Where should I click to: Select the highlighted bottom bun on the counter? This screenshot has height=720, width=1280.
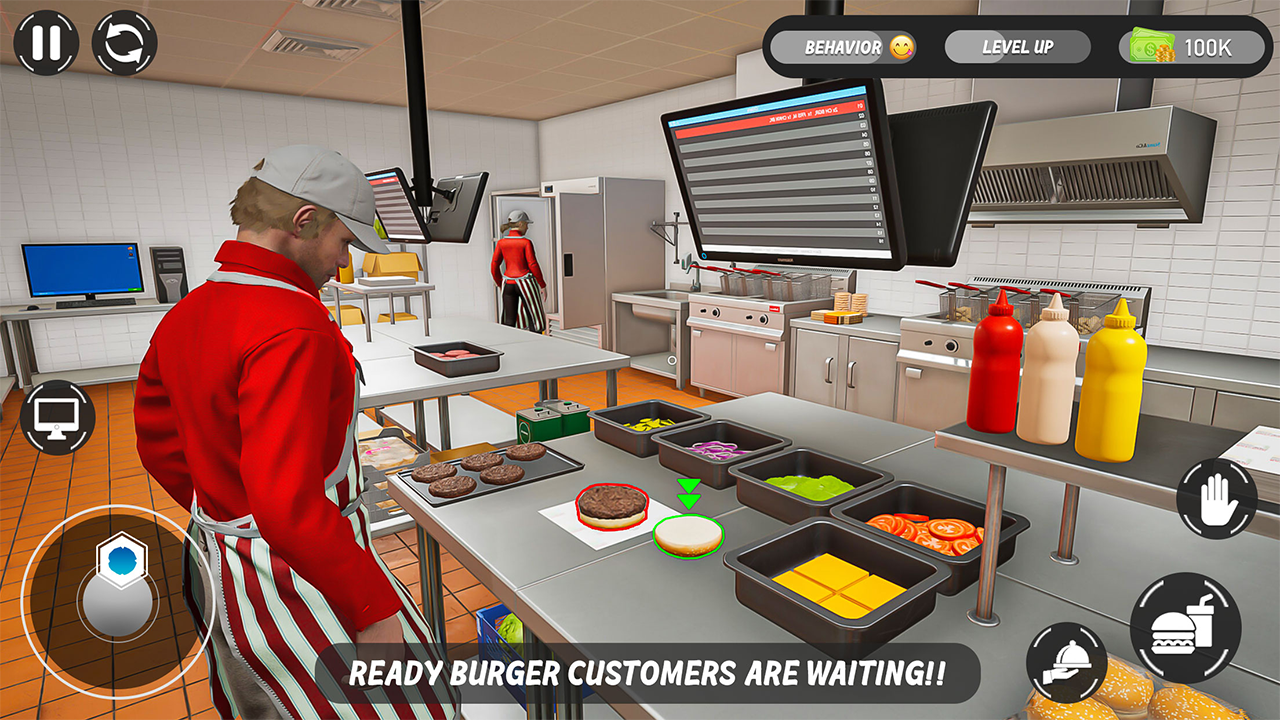coord(686,537)
